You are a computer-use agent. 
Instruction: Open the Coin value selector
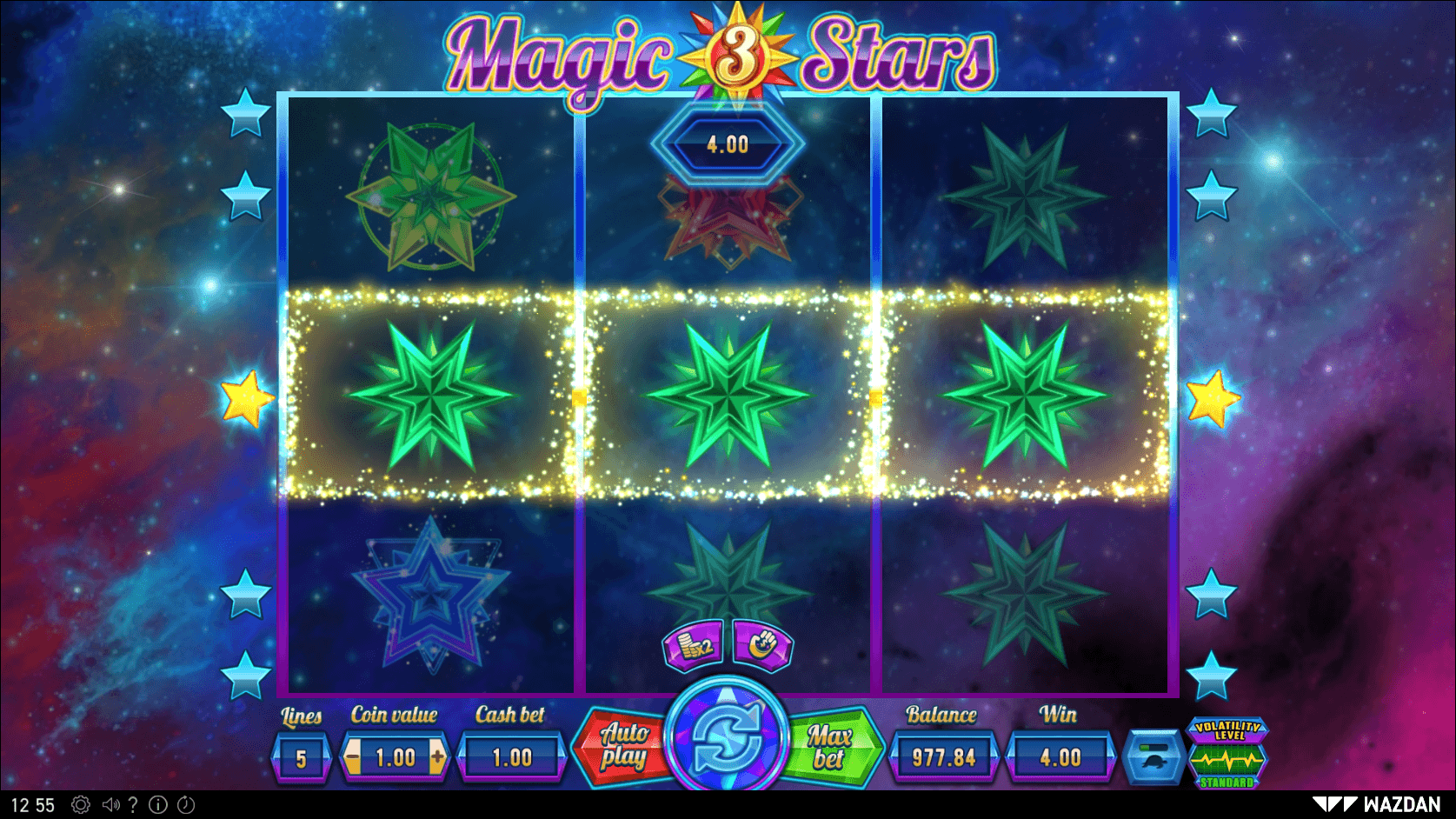click(x=396, y=755)
